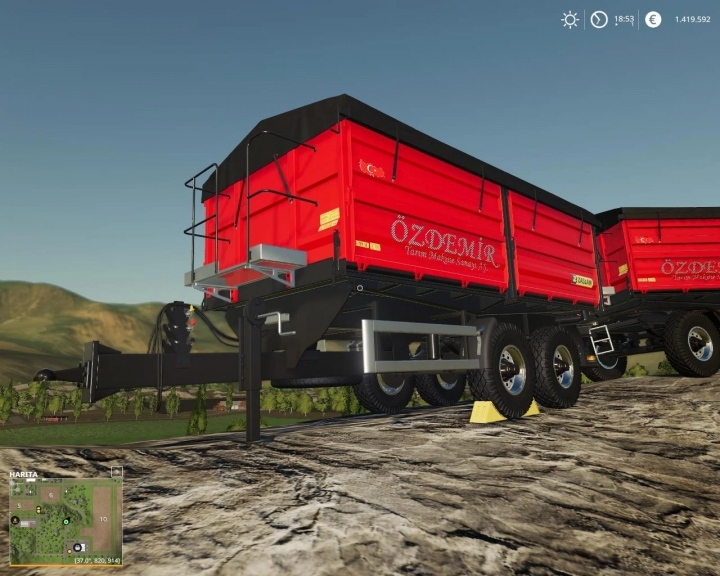
Task: Select the clock icon in the HUD
Action: (599, 19)
